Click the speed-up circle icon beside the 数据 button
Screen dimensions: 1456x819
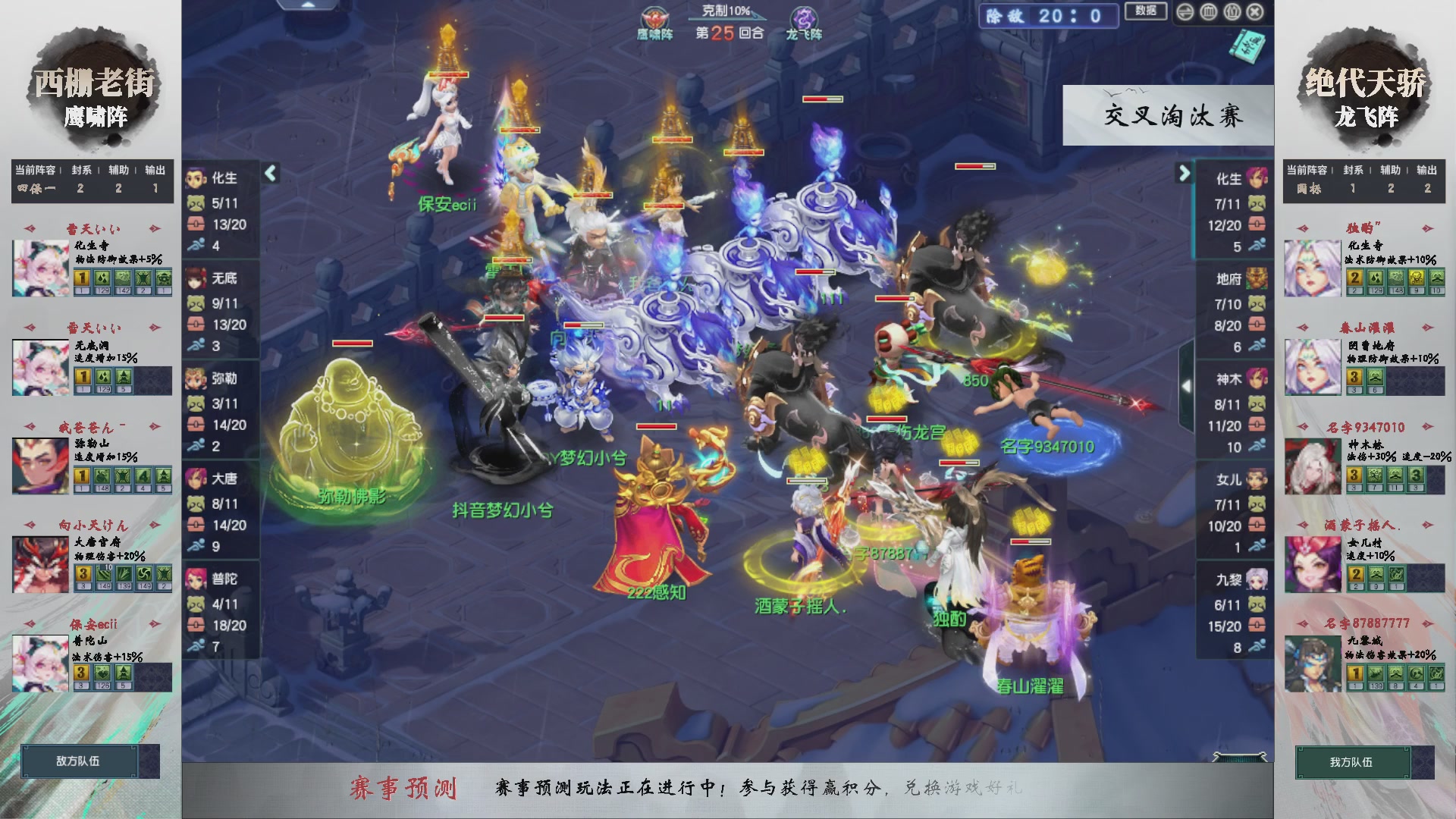tap(1185, 12)
